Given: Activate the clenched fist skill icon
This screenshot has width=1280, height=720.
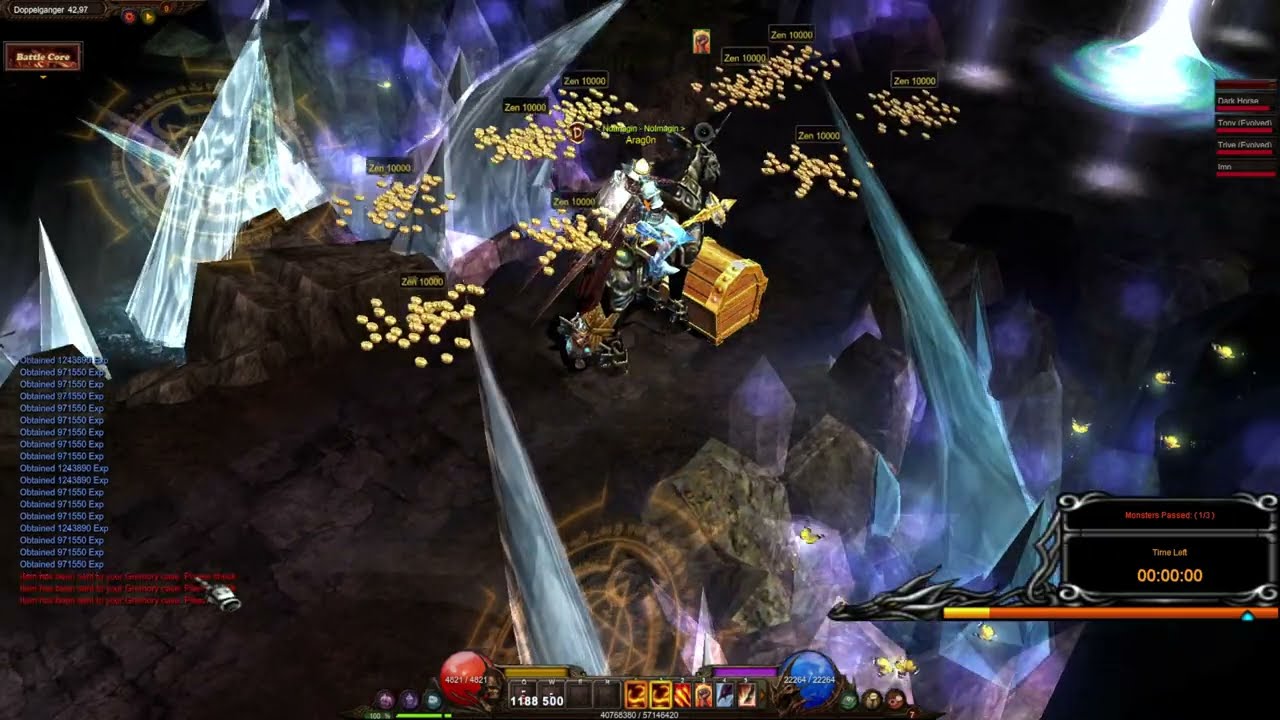Looking at the screenshot, I should (x=703, y=695).
